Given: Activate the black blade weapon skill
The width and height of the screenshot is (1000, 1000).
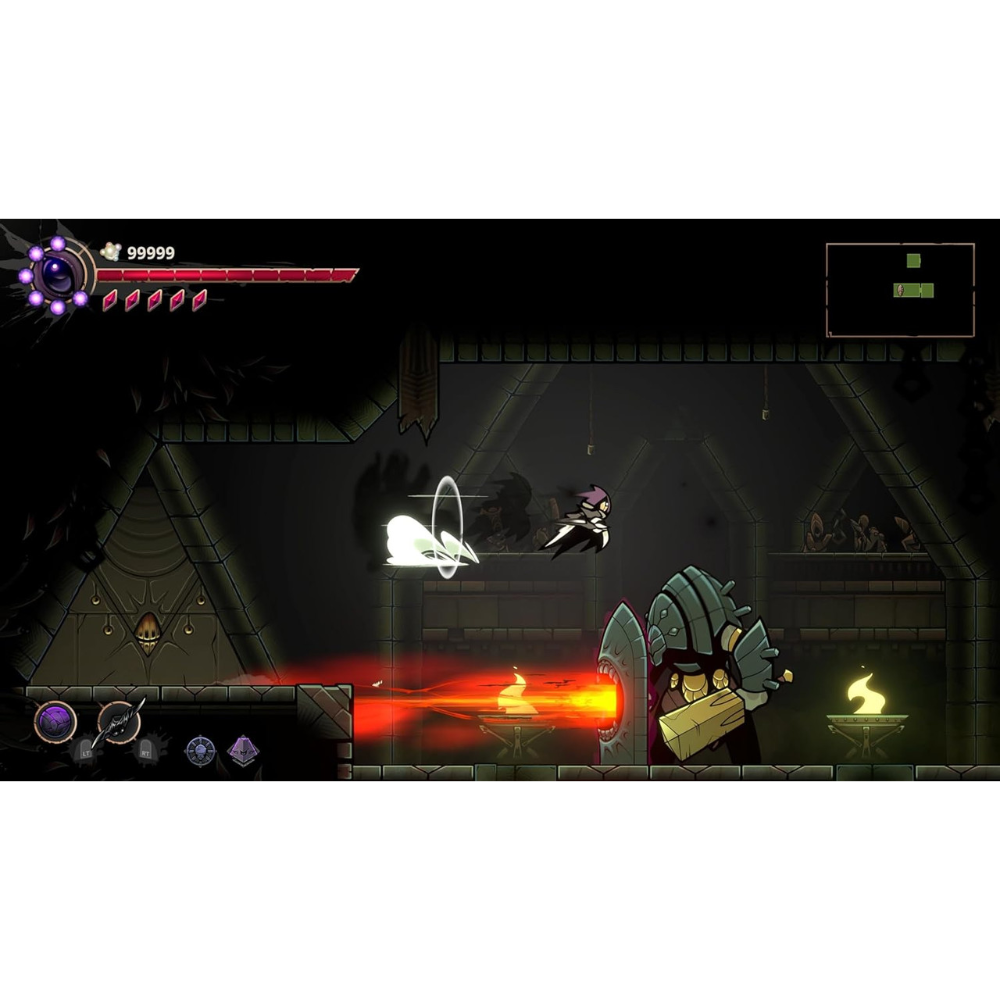Looking at the screenshot, I should [118, 721].
